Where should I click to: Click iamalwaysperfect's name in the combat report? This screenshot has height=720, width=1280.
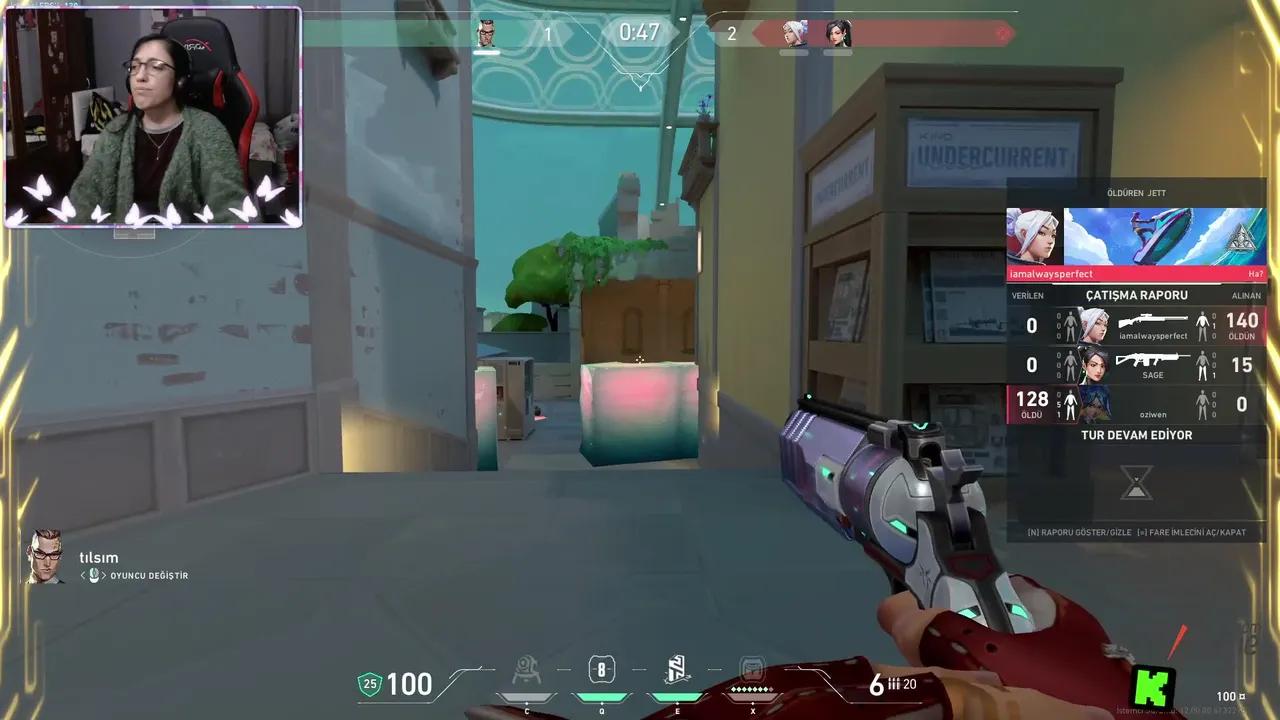point(1155,336)
